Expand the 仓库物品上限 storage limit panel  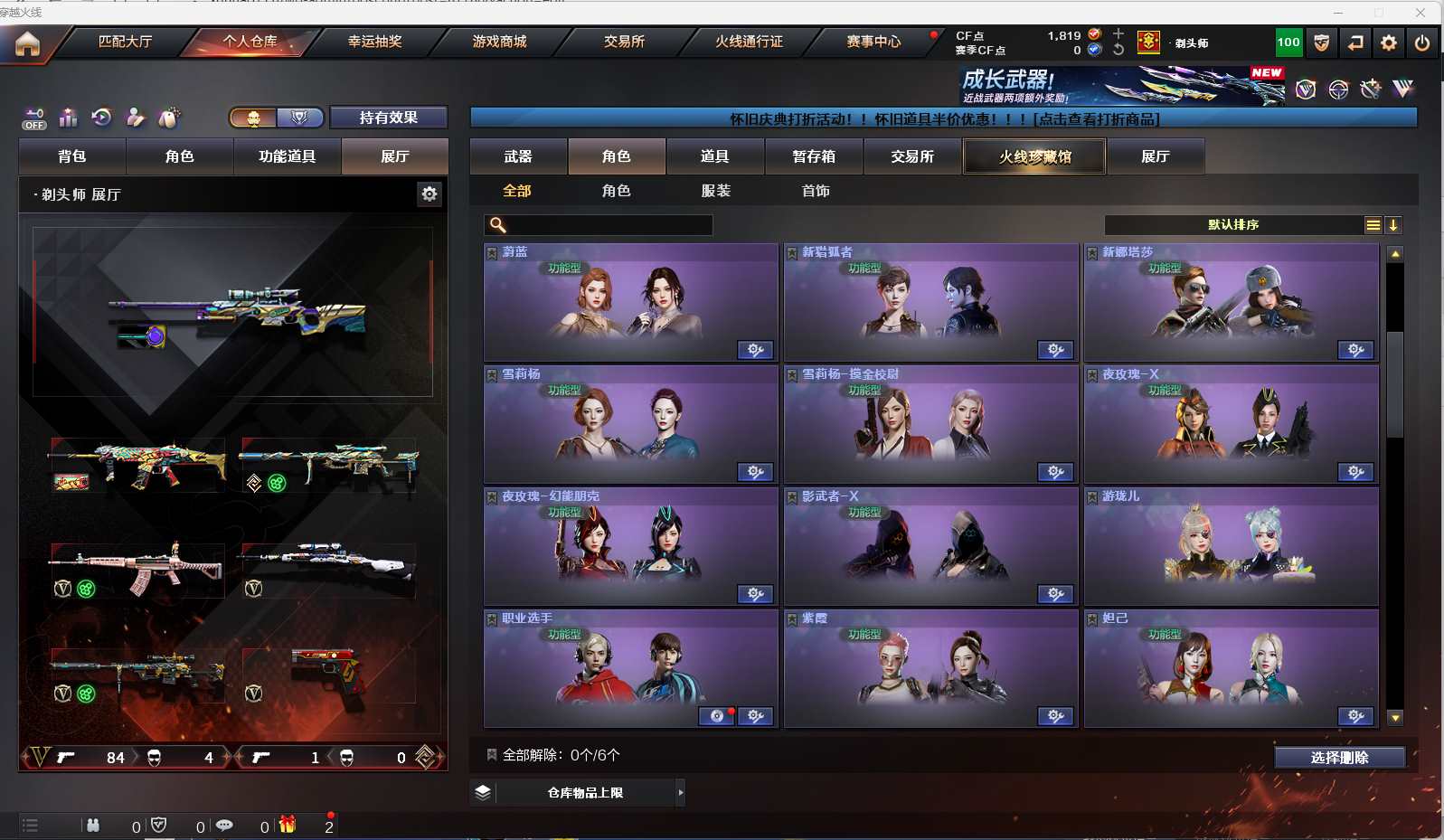680,793
